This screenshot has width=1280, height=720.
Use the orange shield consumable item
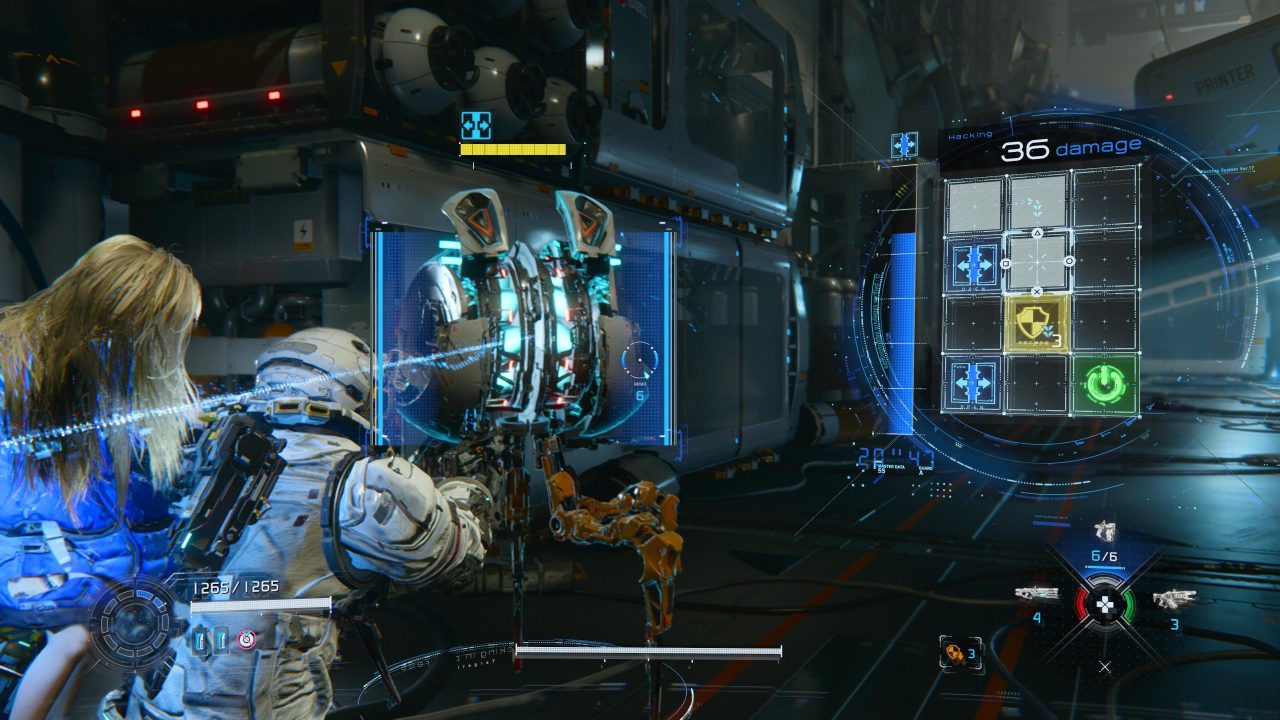tap(954, 652)
